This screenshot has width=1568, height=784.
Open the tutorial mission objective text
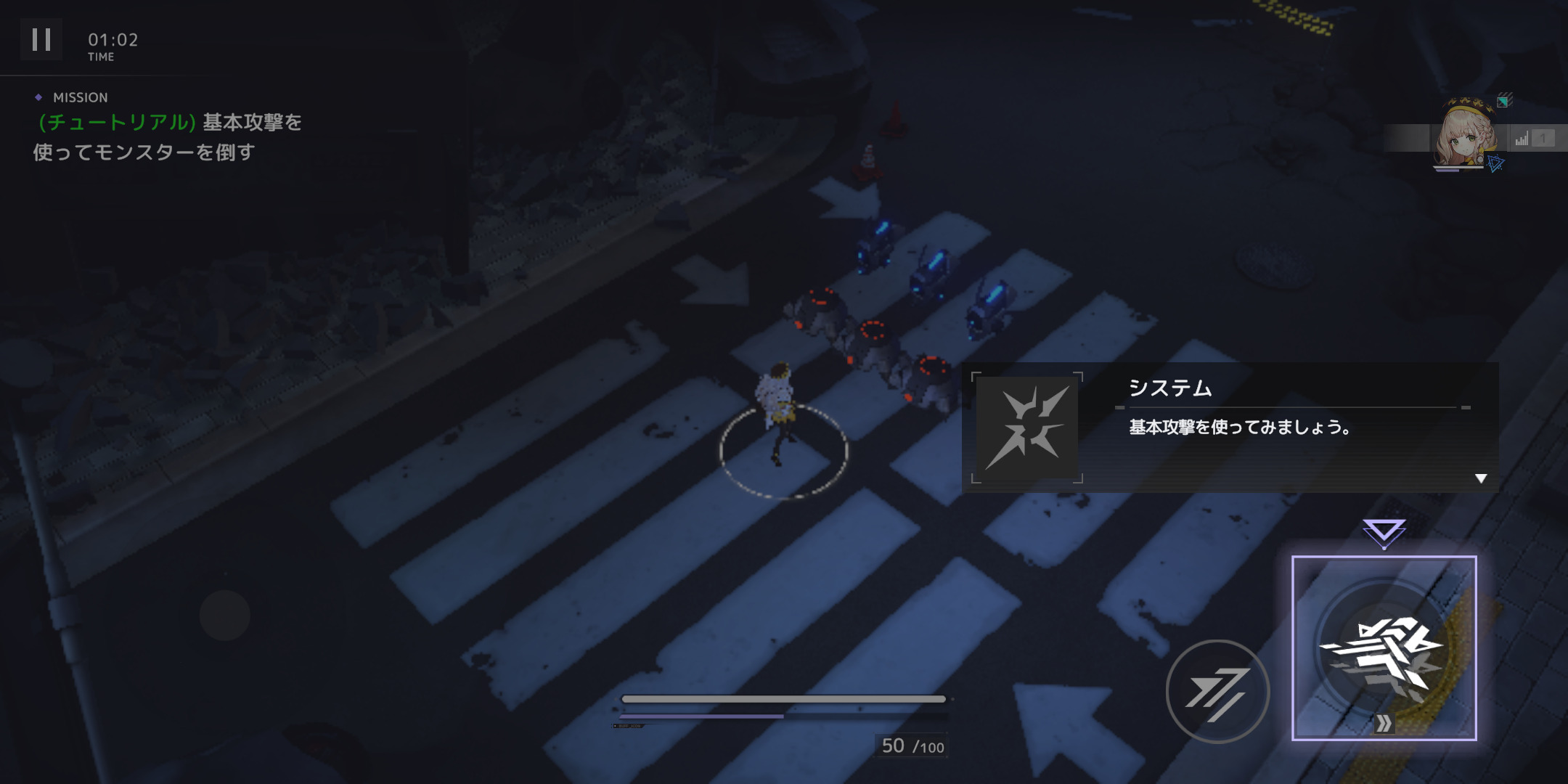click(x=168, y=136)
